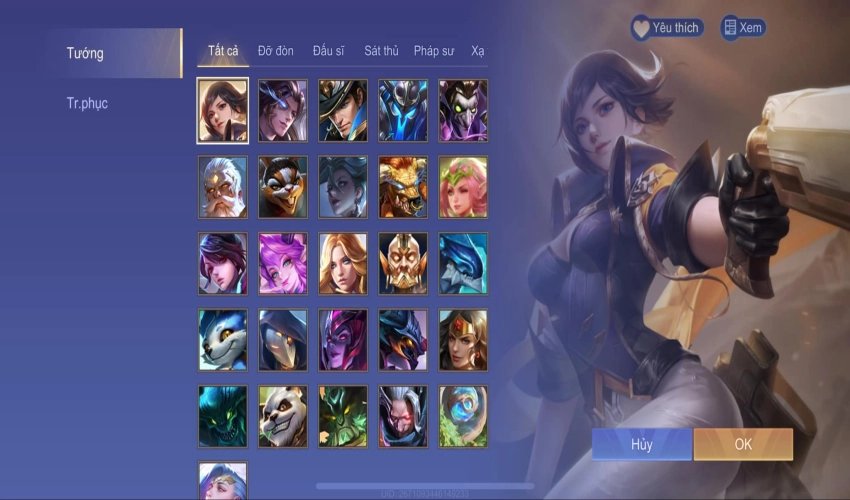Pick the golden lion beast hero portrait

403,187
